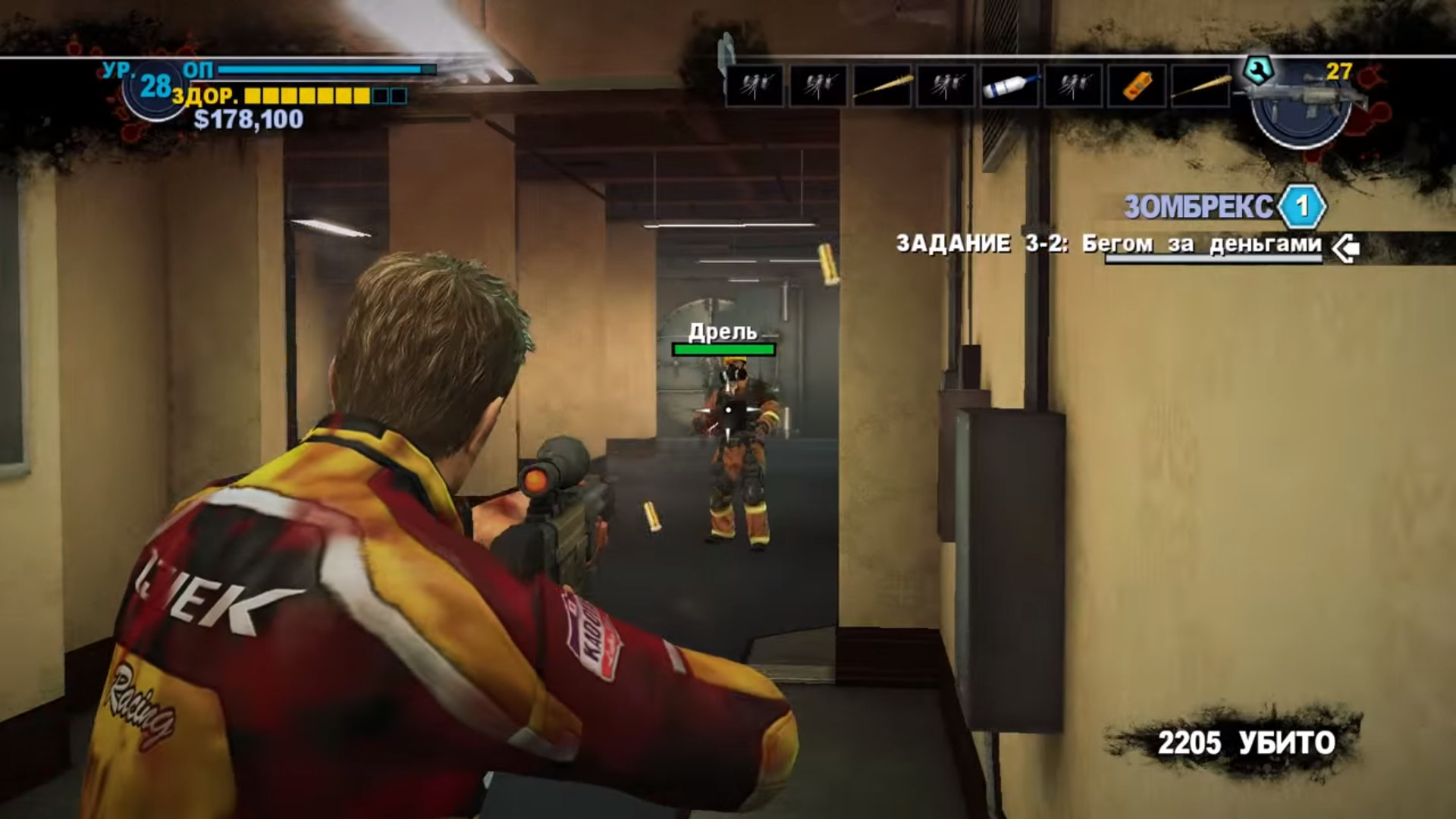Select the mission 3-2 objective tracker
The image size is (1456, 819).
(1109, 244)
